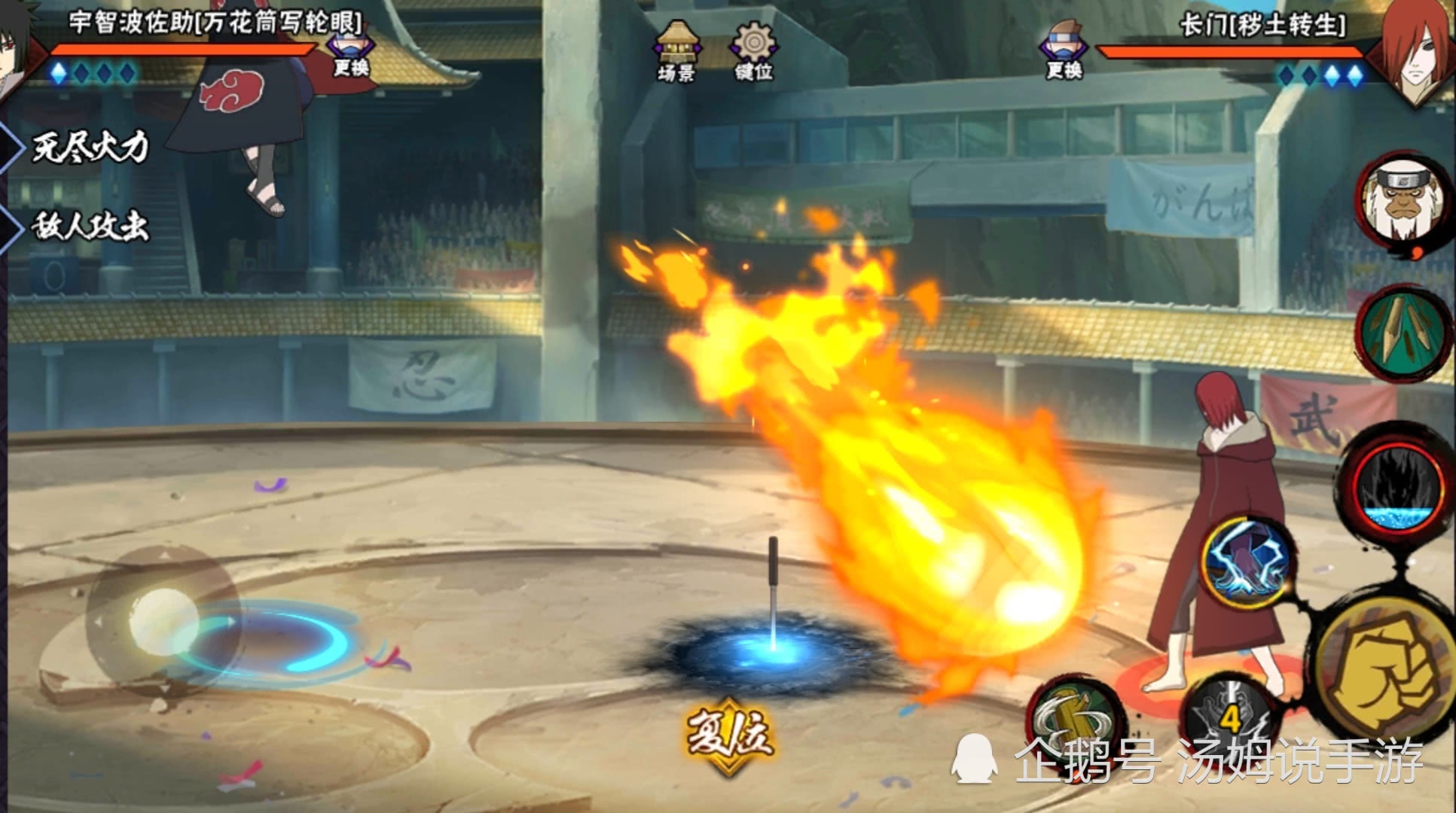The image size is (1456, 813).
Task: Tap the virtual joystick knob
Action: click(162, 620)
